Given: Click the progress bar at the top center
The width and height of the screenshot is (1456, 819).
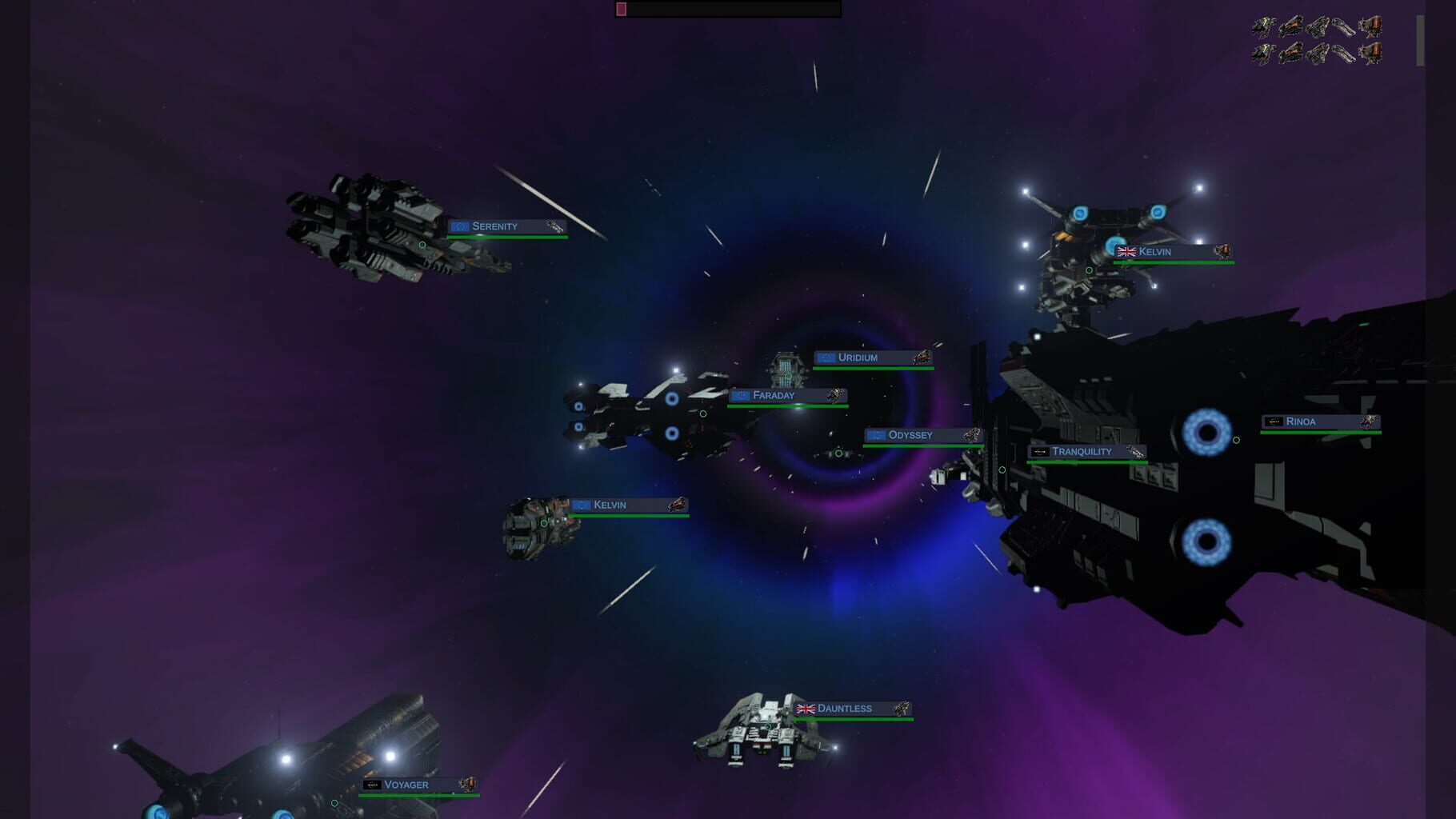Looking at the screenshot, I should point(728,9).
